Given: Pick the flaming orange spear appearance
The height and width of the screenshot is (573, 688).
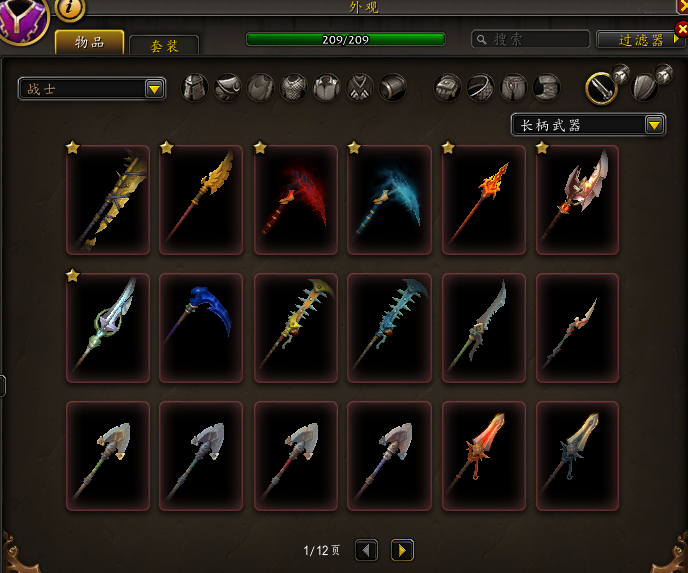Looking at the screenshot, I should click(x=484, y=200).
